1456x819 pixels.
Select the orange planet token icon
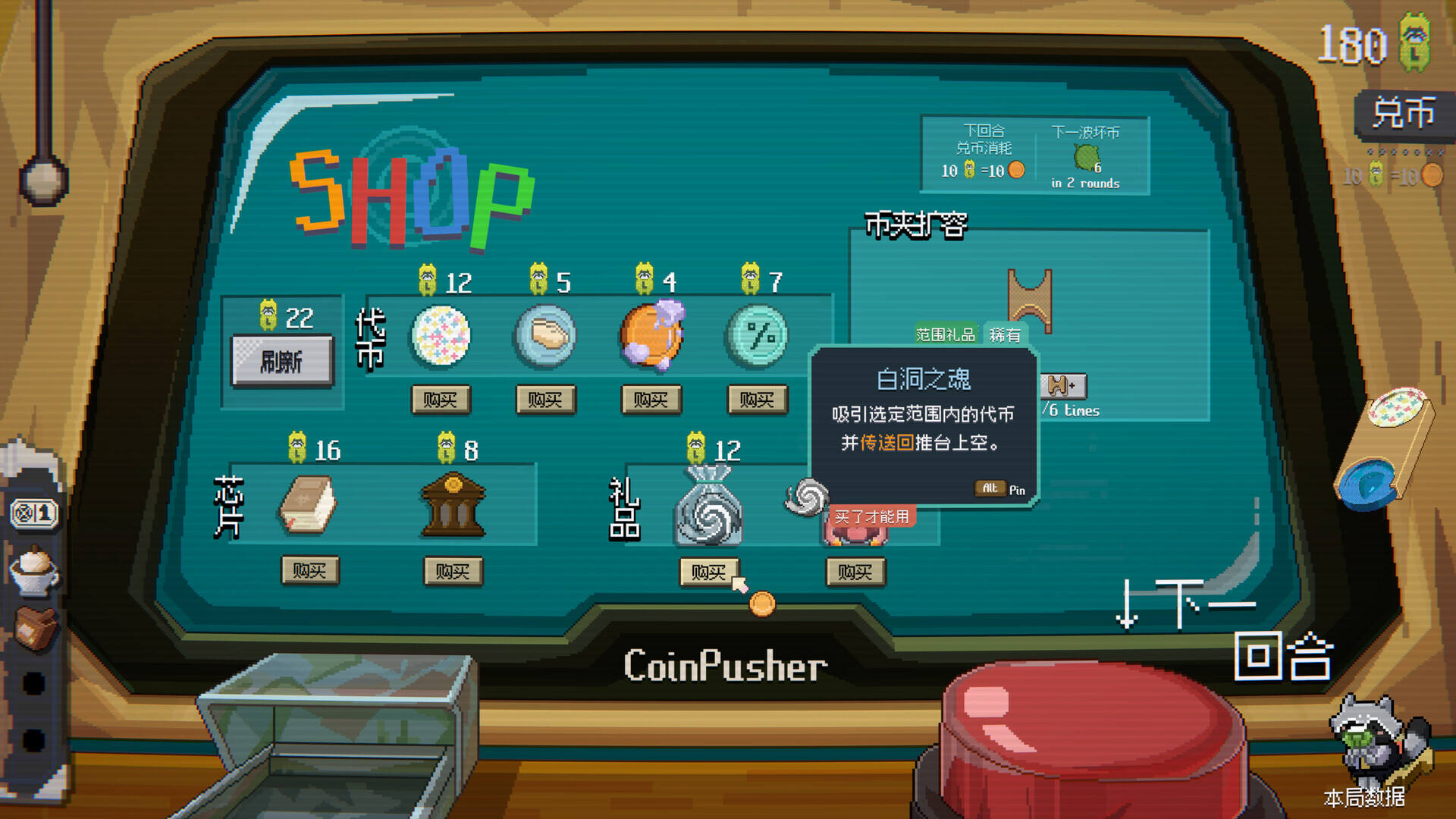point(651,336)
